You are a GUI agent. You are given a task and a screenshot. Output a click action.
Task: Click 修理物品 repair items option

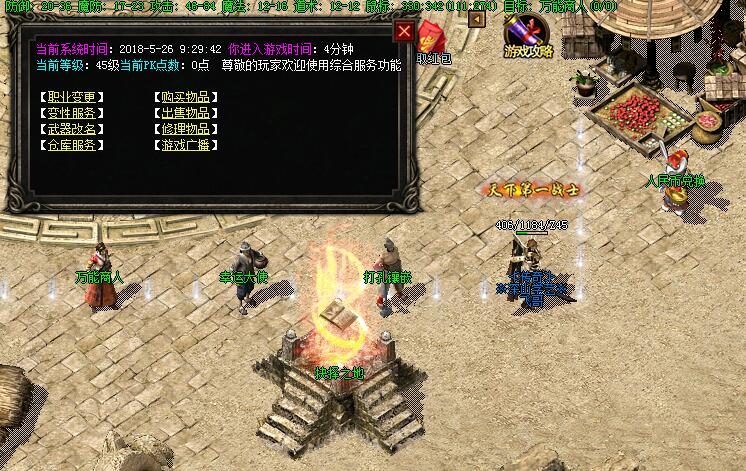coord(185,129)
